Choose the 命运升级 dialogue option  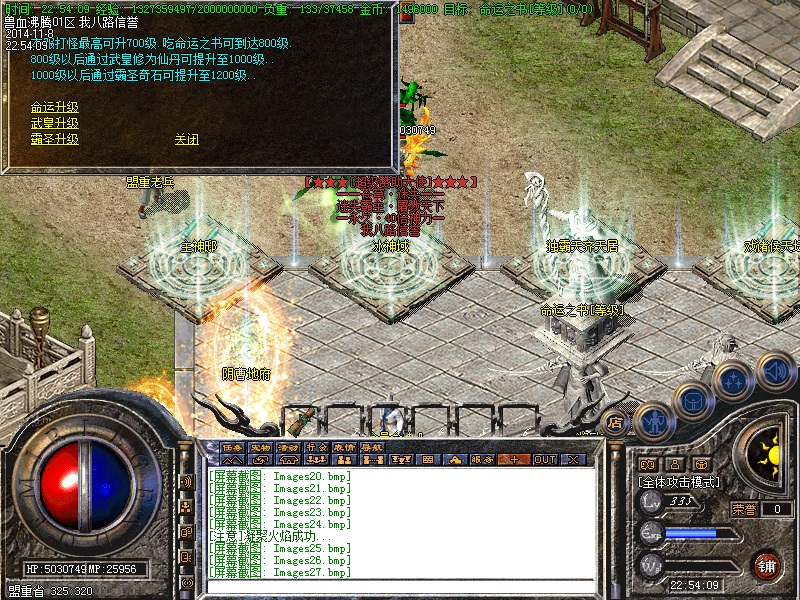point(55,108)
